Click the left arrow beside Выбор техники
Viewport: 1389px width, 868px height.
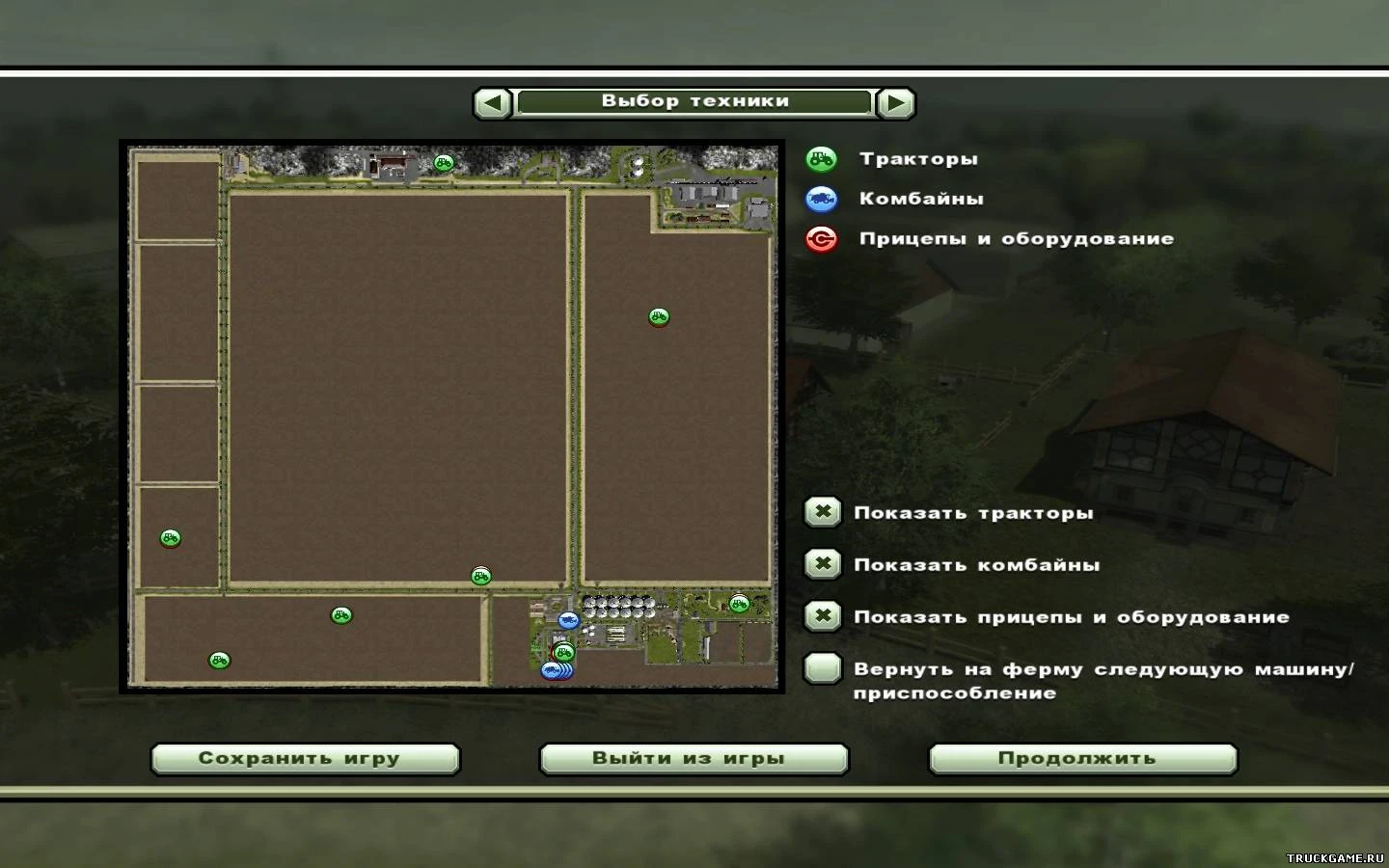pyautogui.click(x=491, y=101)
